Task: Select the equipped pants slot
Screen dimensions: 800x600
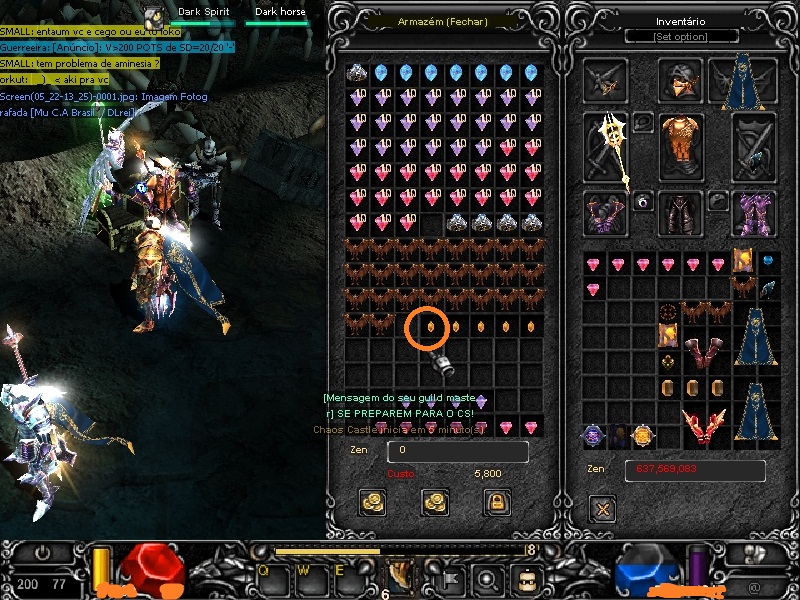Action: pos(681,213)
